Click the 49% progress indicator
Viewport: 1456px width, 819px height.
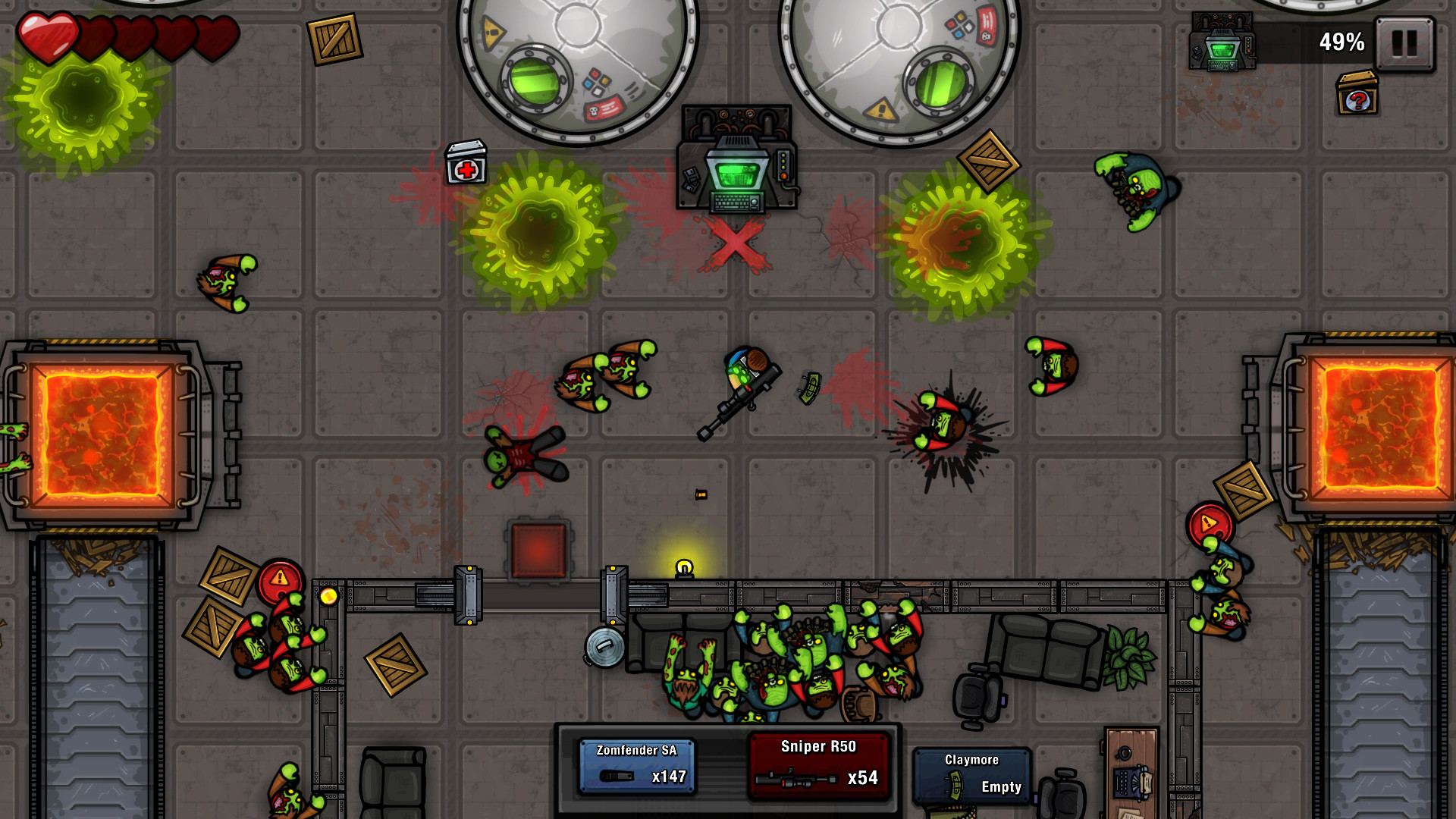tap(1341, 42)
